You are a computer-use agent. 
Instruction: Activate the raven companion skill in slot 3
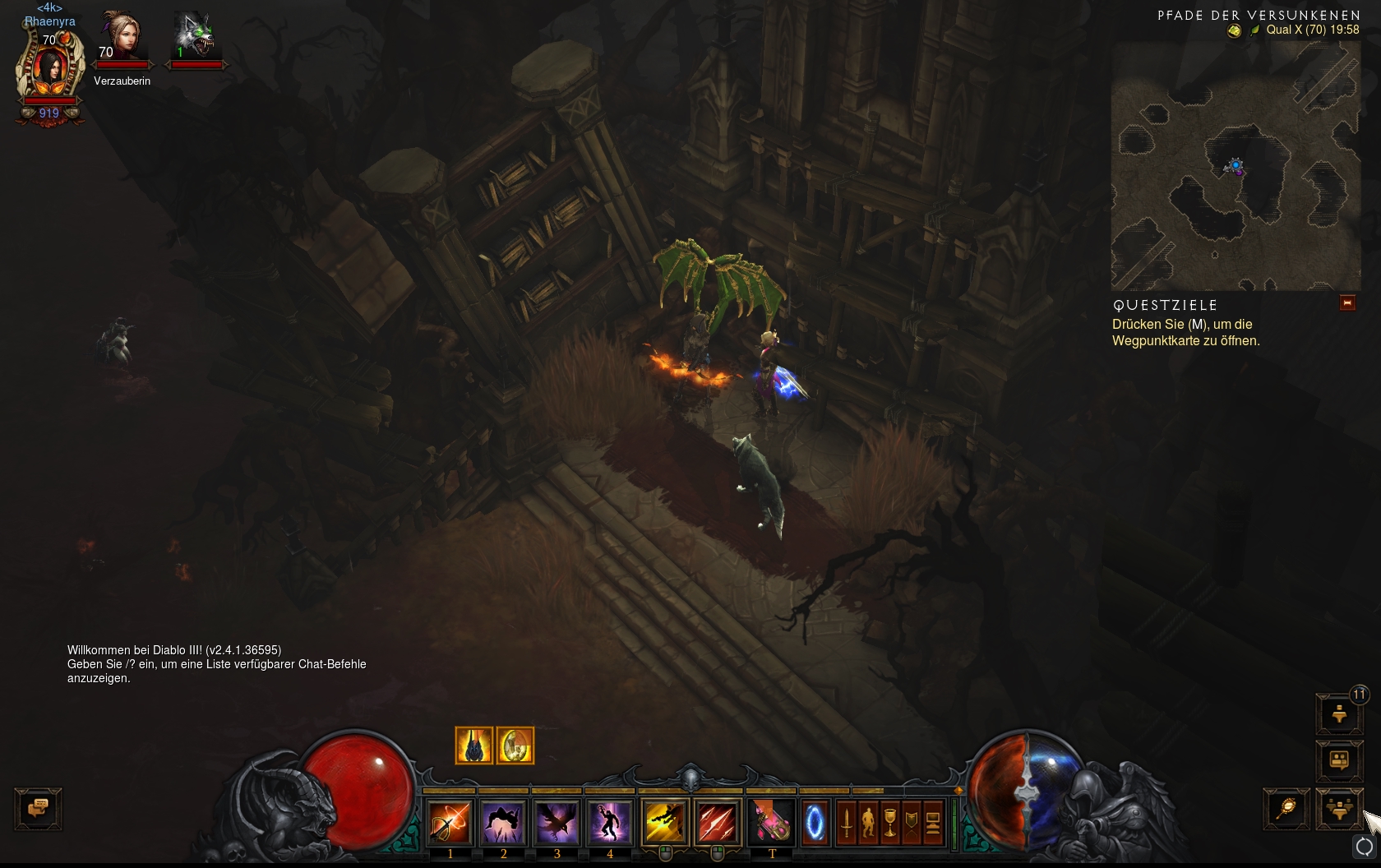point(557,821)
